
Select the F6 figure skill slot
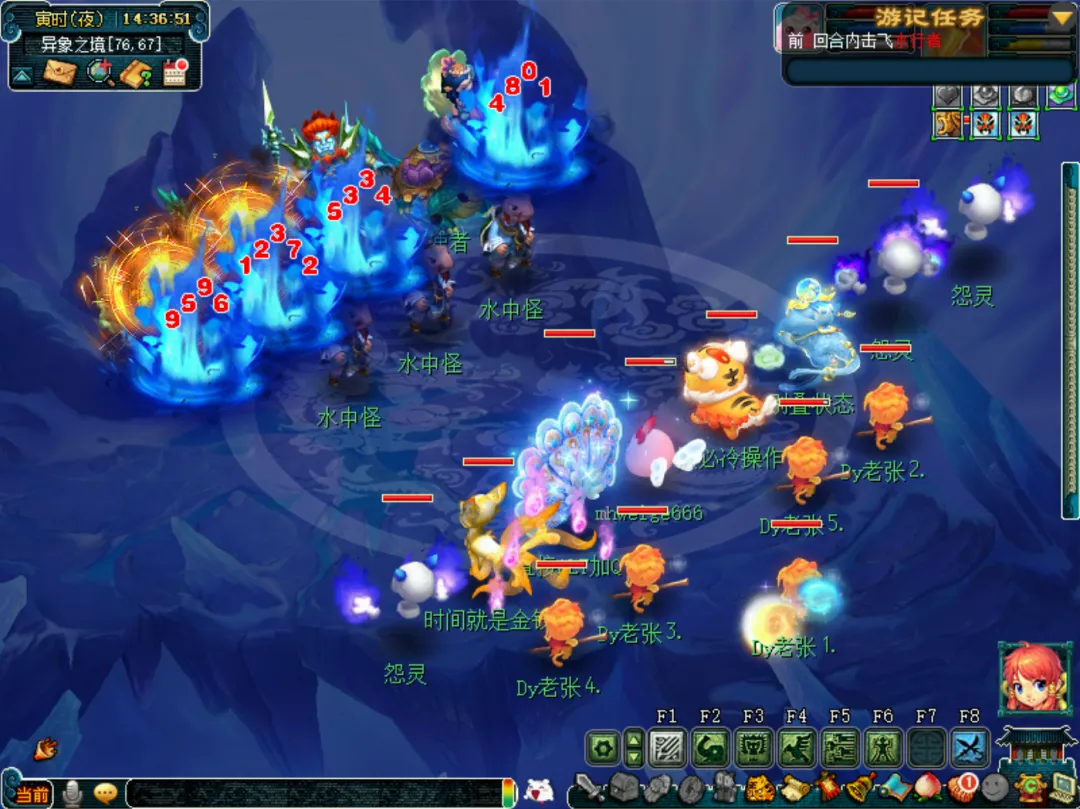click(x=883, y=747)
